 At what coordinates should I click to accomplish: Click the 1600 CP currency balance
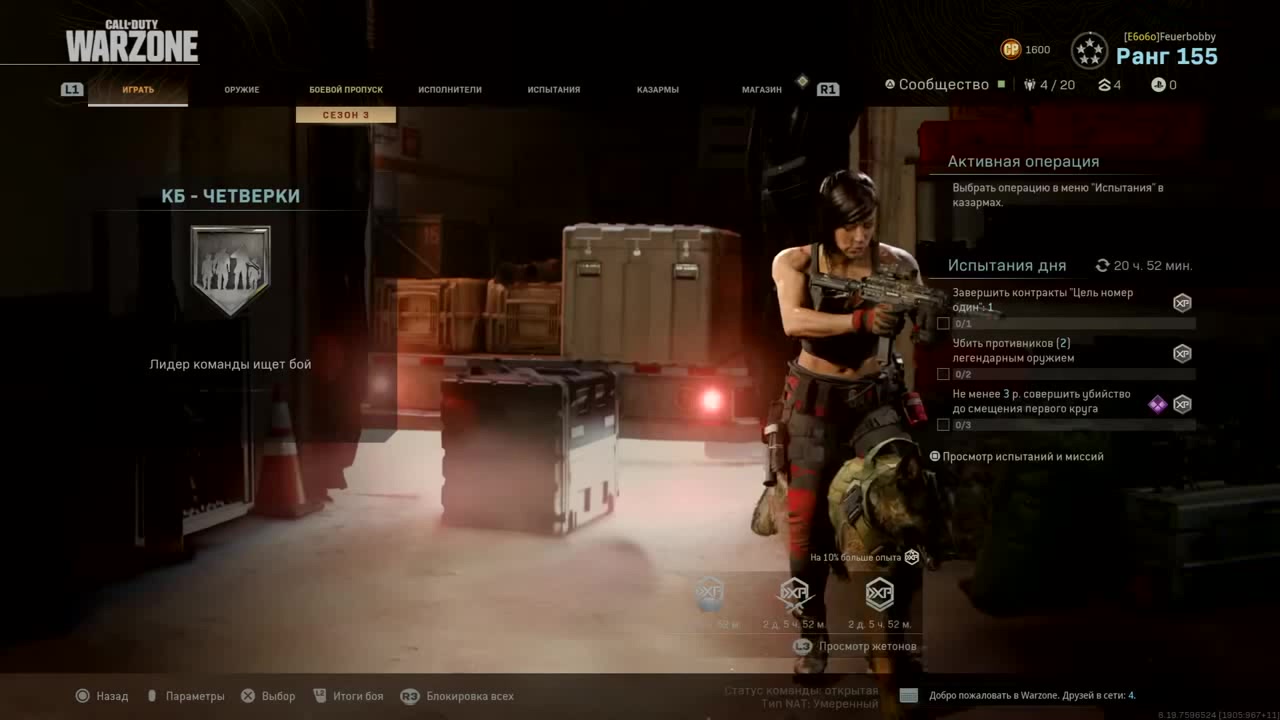point(1026,50)
